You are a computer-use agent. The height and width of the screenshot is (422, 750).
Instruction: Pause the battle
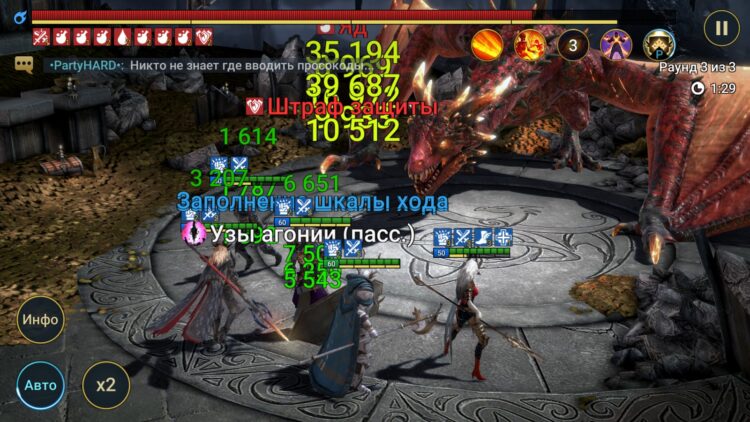coord(720,26)
